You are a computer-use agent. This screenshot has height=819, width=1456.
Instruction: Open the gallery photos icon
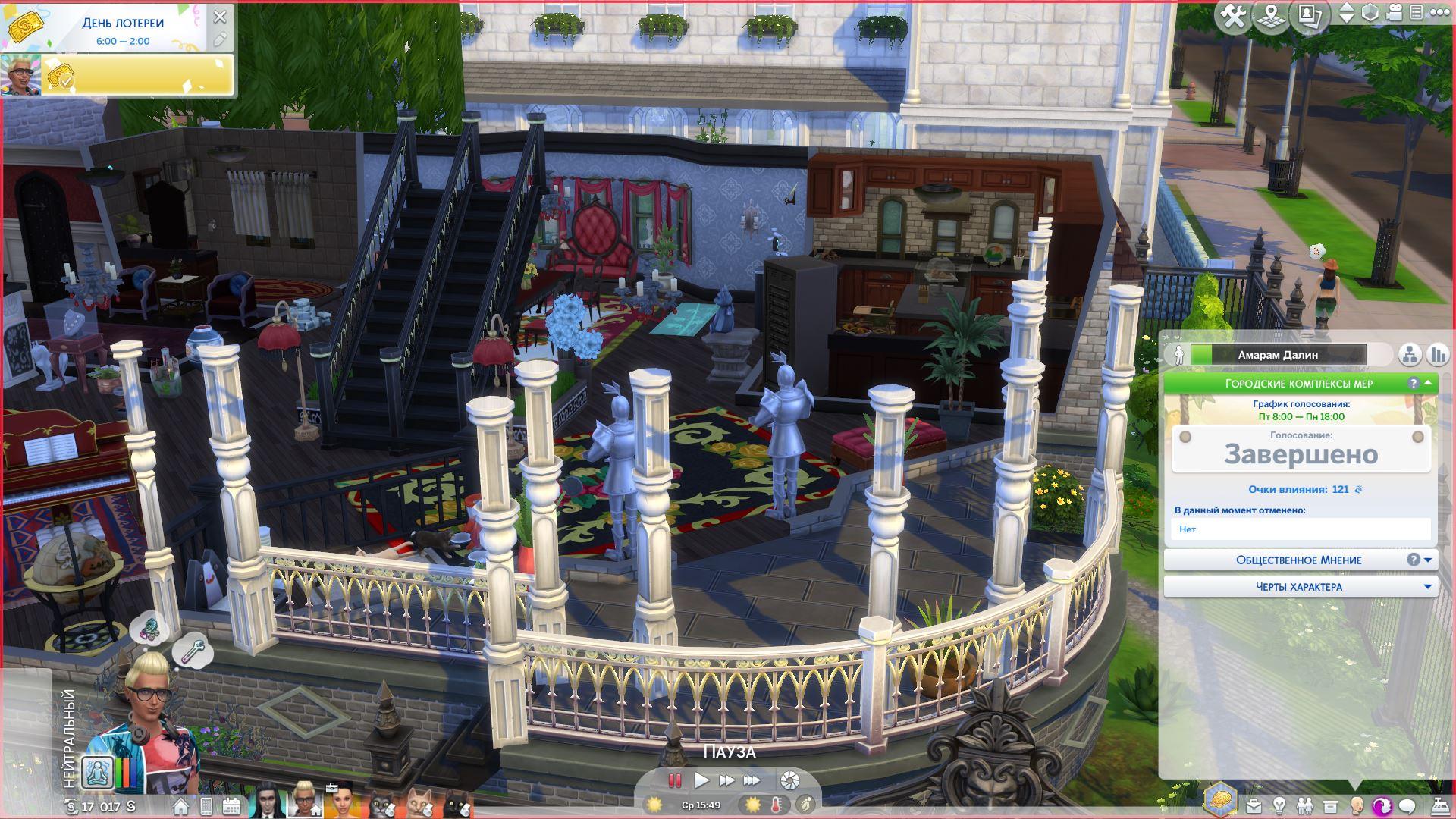1309,14
